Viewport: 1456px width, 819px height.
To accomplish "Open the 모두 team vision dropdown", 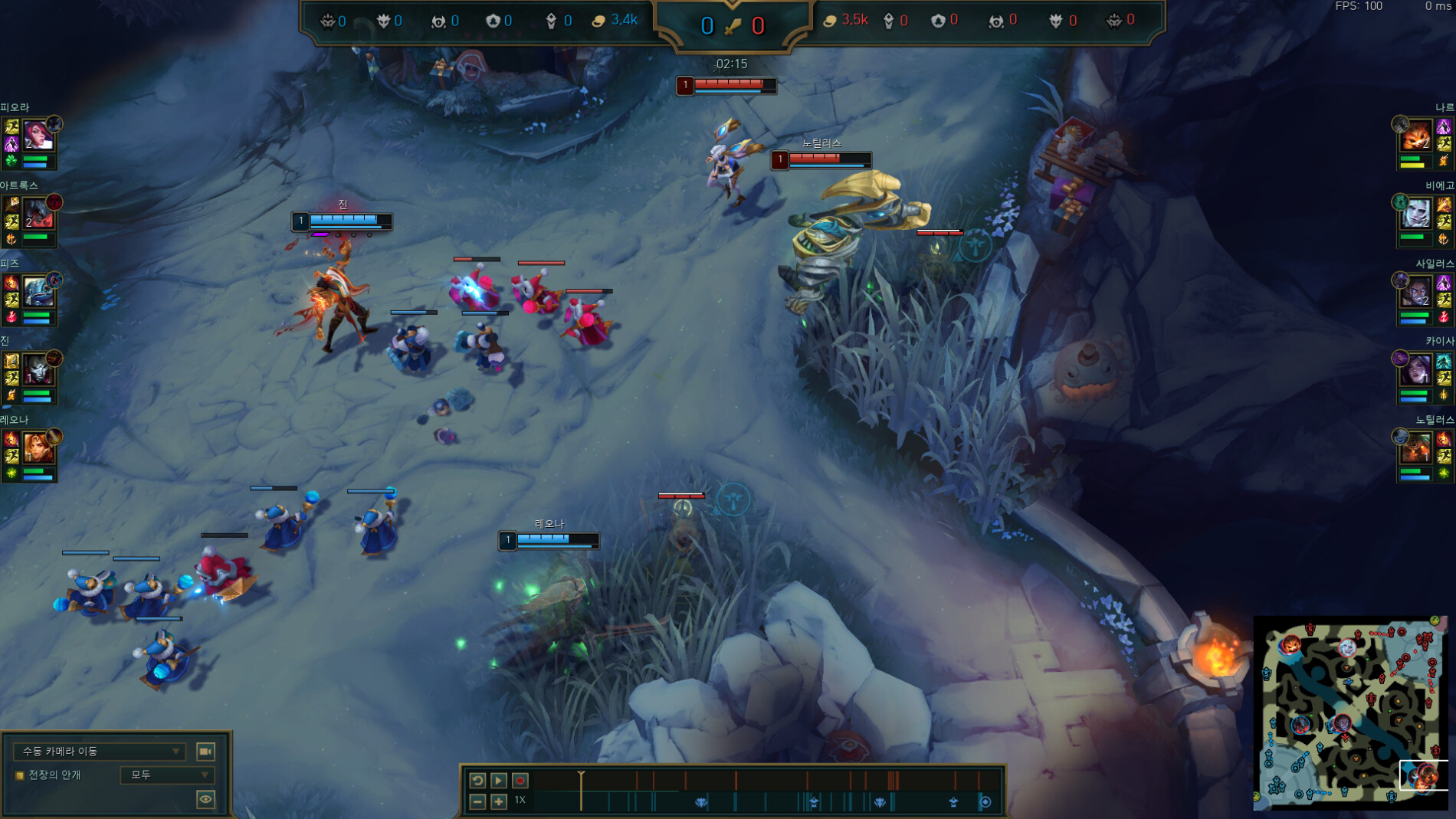I will [x=166, y=775].
